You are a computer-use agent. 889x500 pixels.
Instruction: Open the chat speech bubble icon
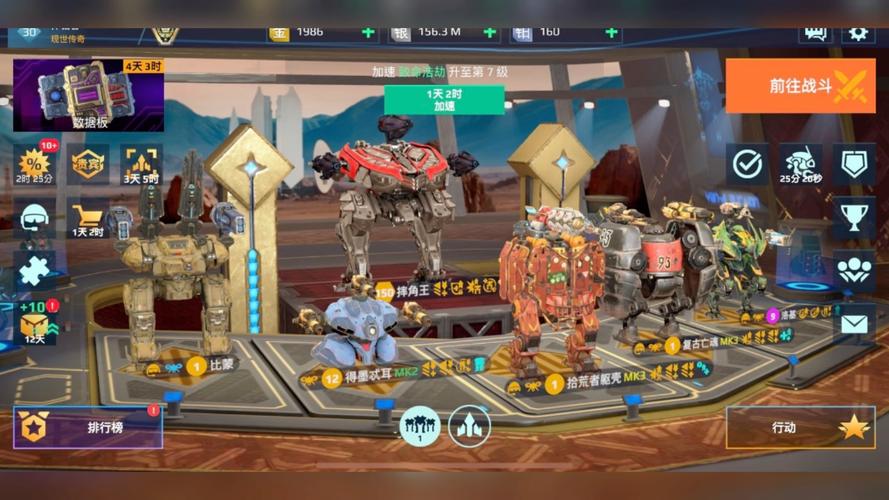[x=815, y=32]
